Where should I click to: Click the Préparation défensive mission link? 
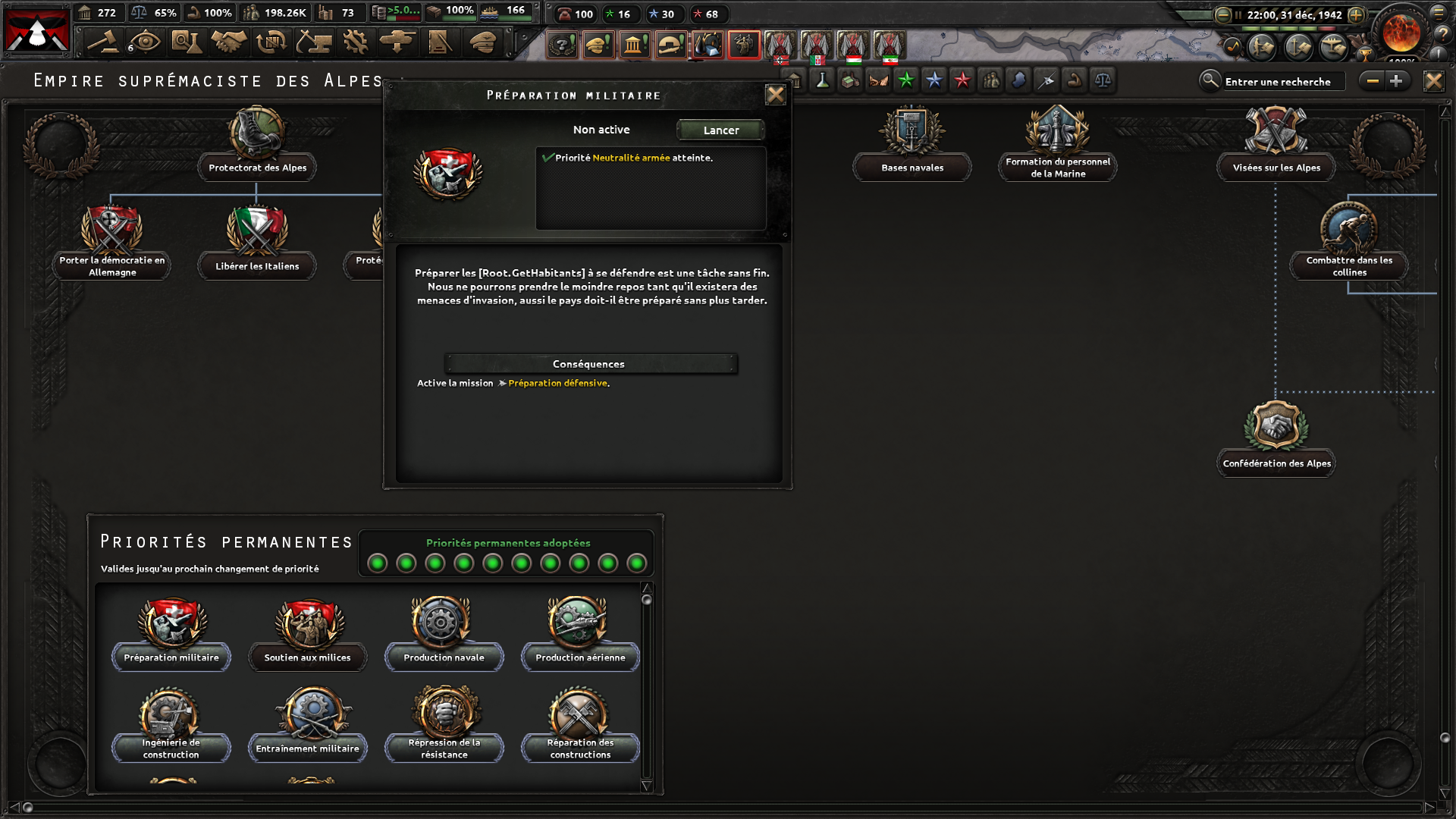(x=557, y=383)
